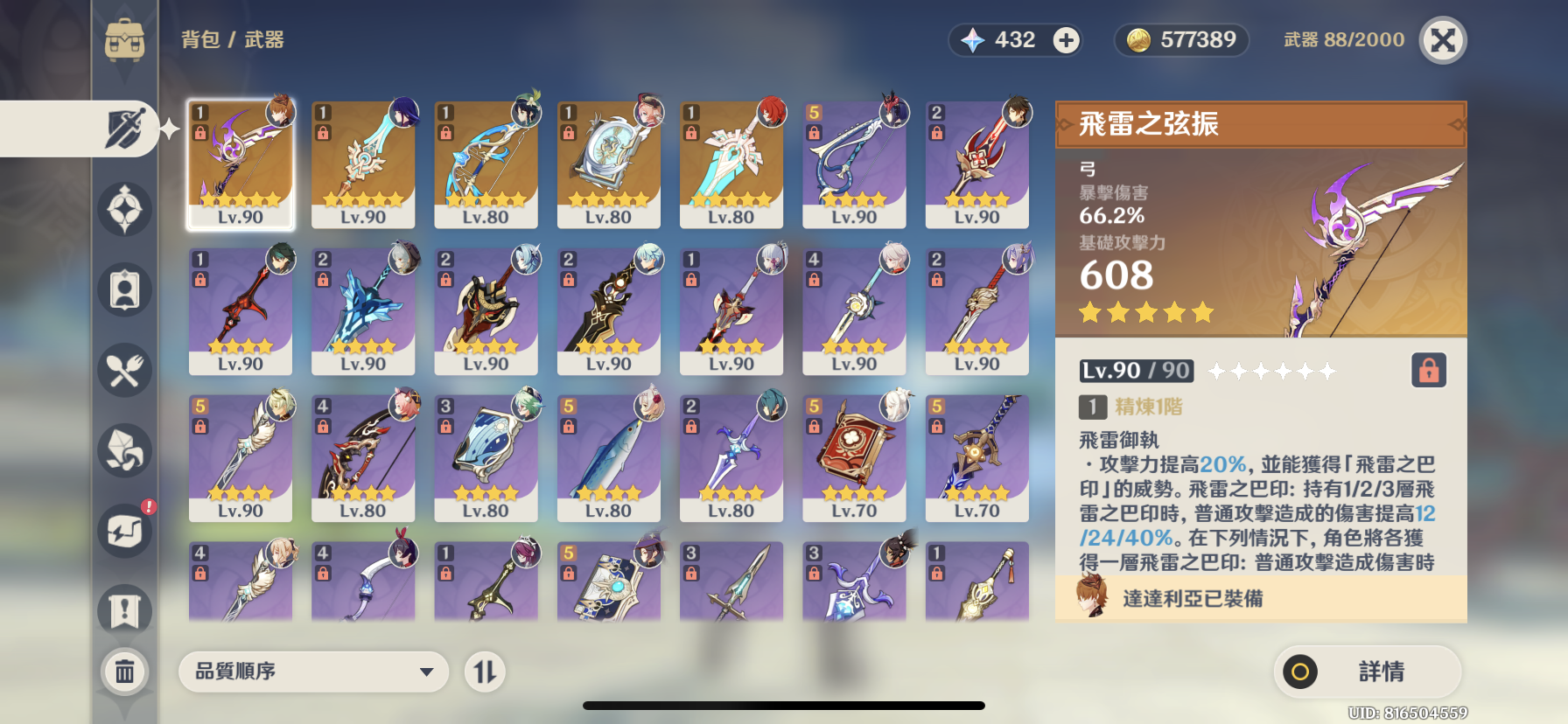Open the 武器 tab from the breadcrumb
The width and height of the screenshot is (1568, 724).
pos(265,38)
